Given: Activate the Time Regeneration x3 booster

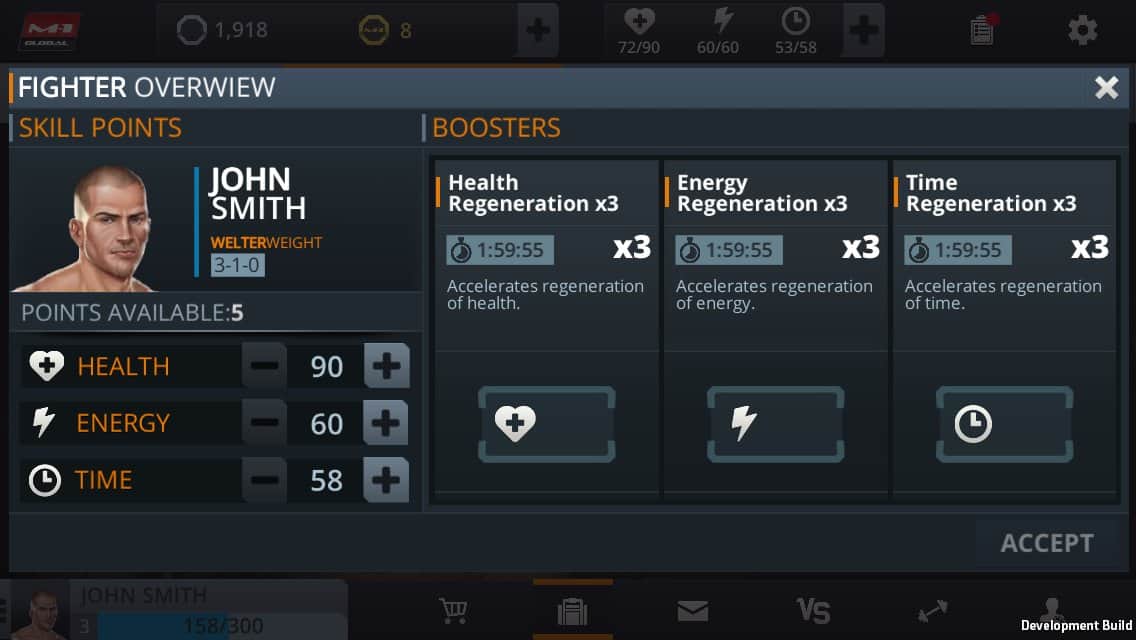Looking at the screenshot, I should 1004,424.
